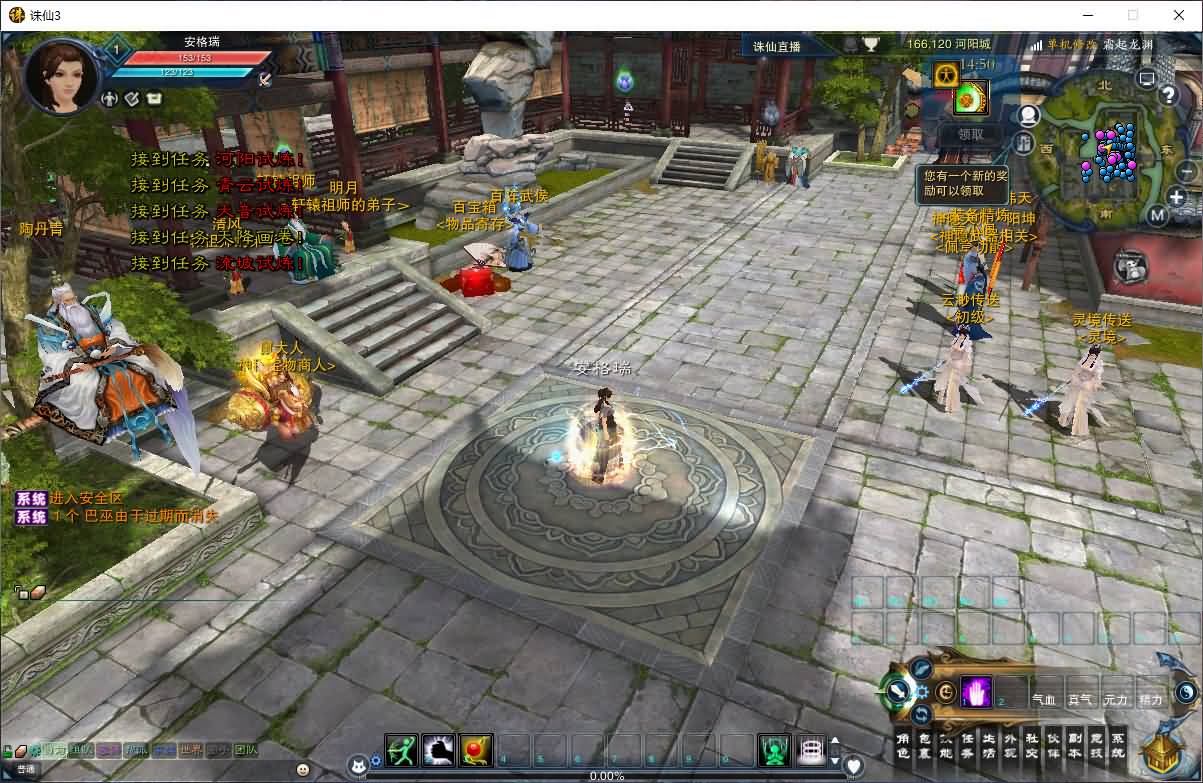Switch to the 世界 chat channel tab
This screenshot has height=783, width=1203.
pyautogui.click(x=191, y=749)
